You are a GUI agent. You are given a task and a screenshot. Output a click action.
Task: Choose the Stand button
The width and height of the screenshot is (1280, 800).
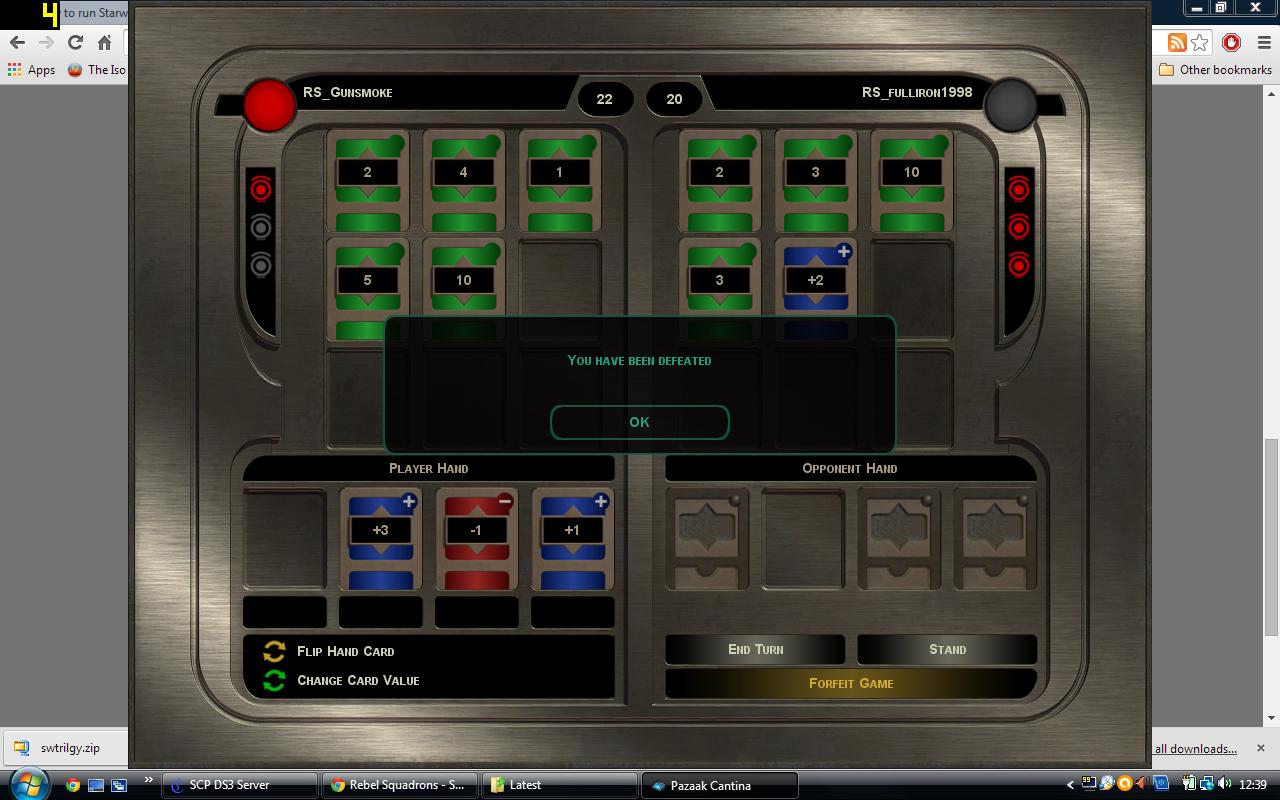pos(946,649)
